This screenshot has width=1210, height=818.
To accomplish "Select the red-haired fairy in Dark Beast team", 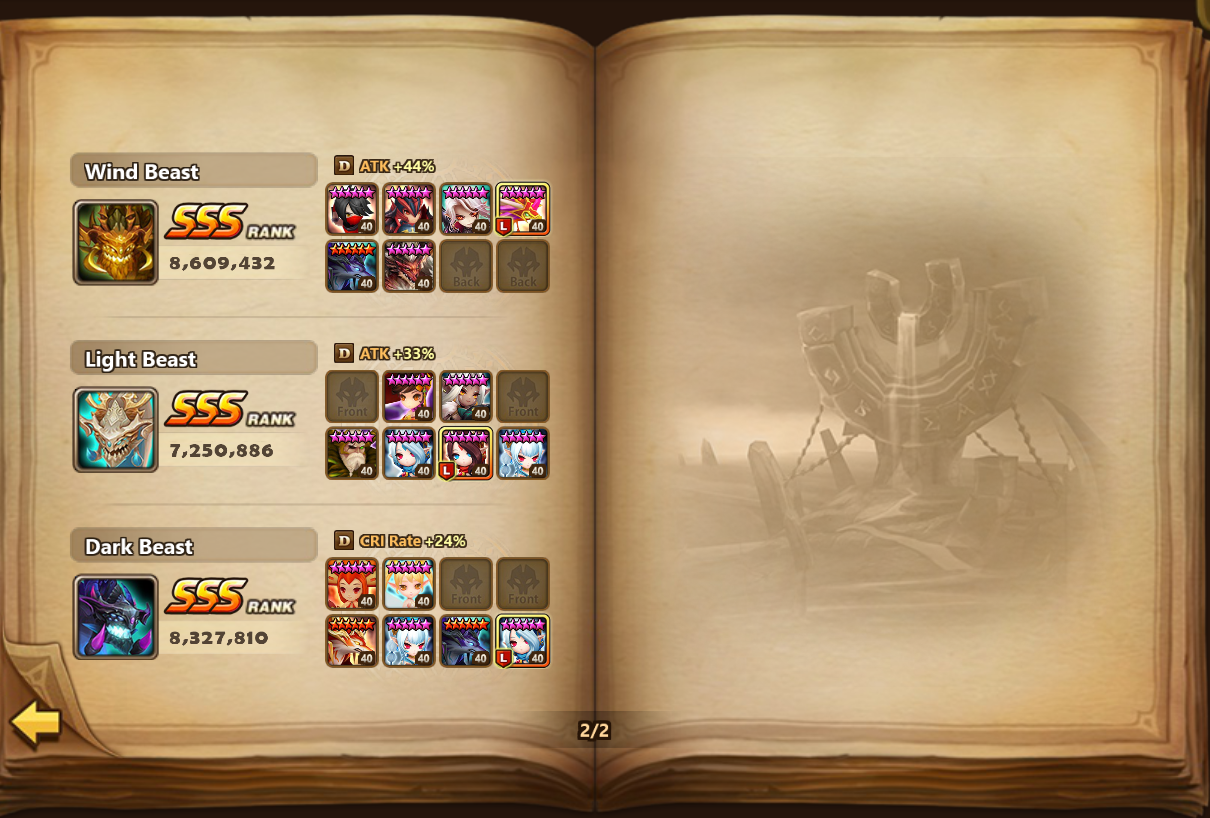I will pos(352,583).
